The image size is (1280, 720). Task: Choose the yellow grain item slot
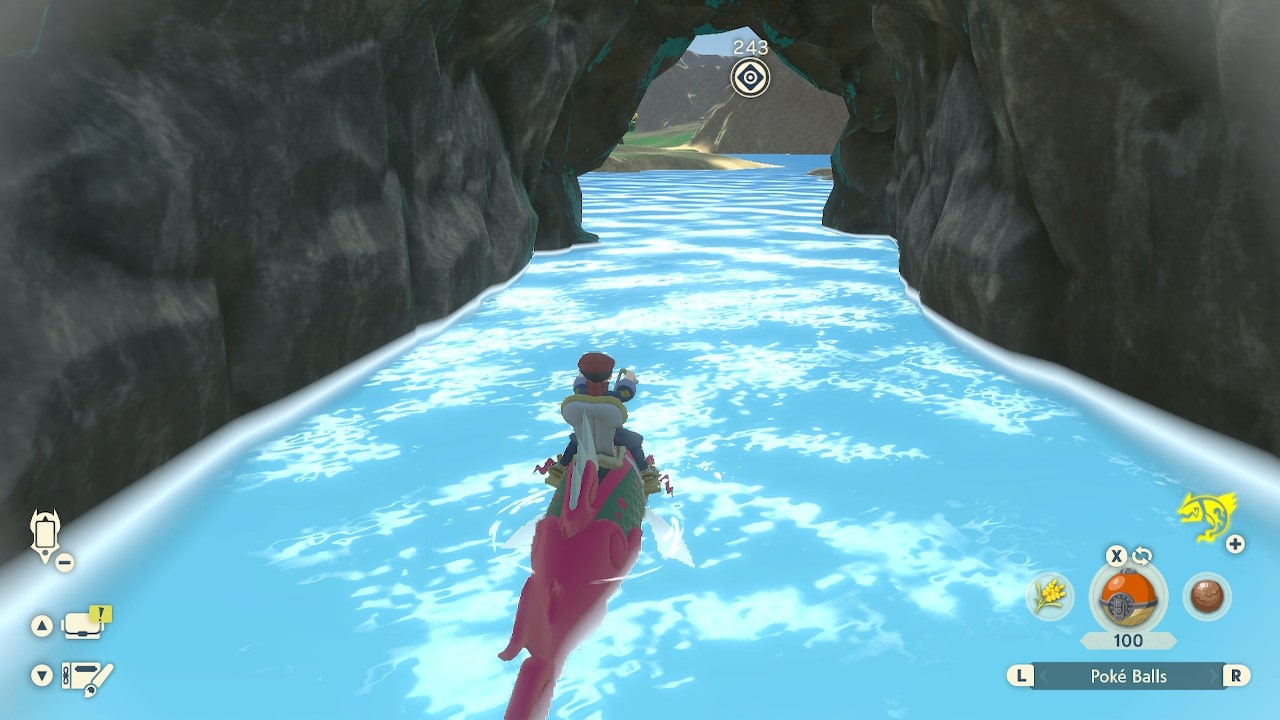[1049, 596]
